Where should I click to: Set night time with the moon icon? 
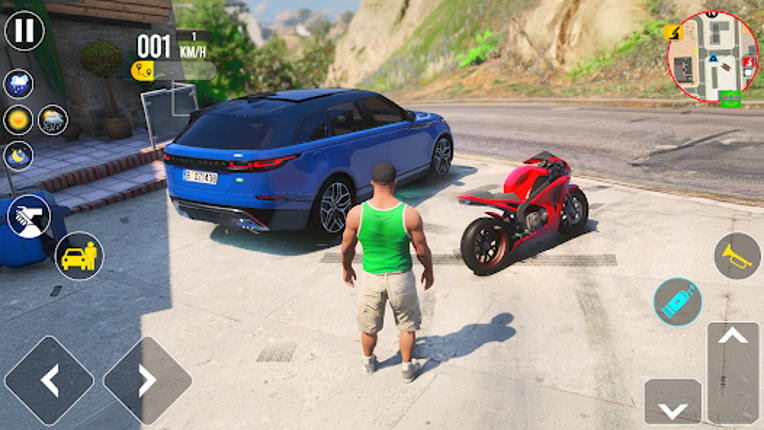coord(18,155)
